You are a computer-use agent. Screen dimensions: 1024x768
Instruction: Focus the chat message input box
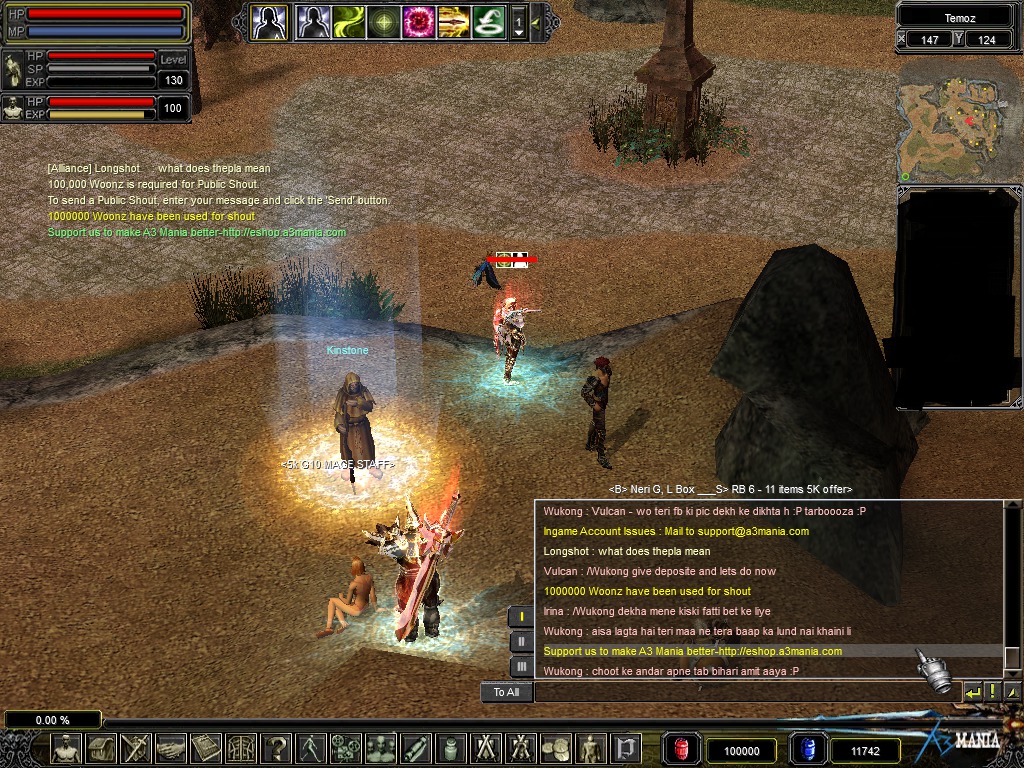click(x=745, y=692)
